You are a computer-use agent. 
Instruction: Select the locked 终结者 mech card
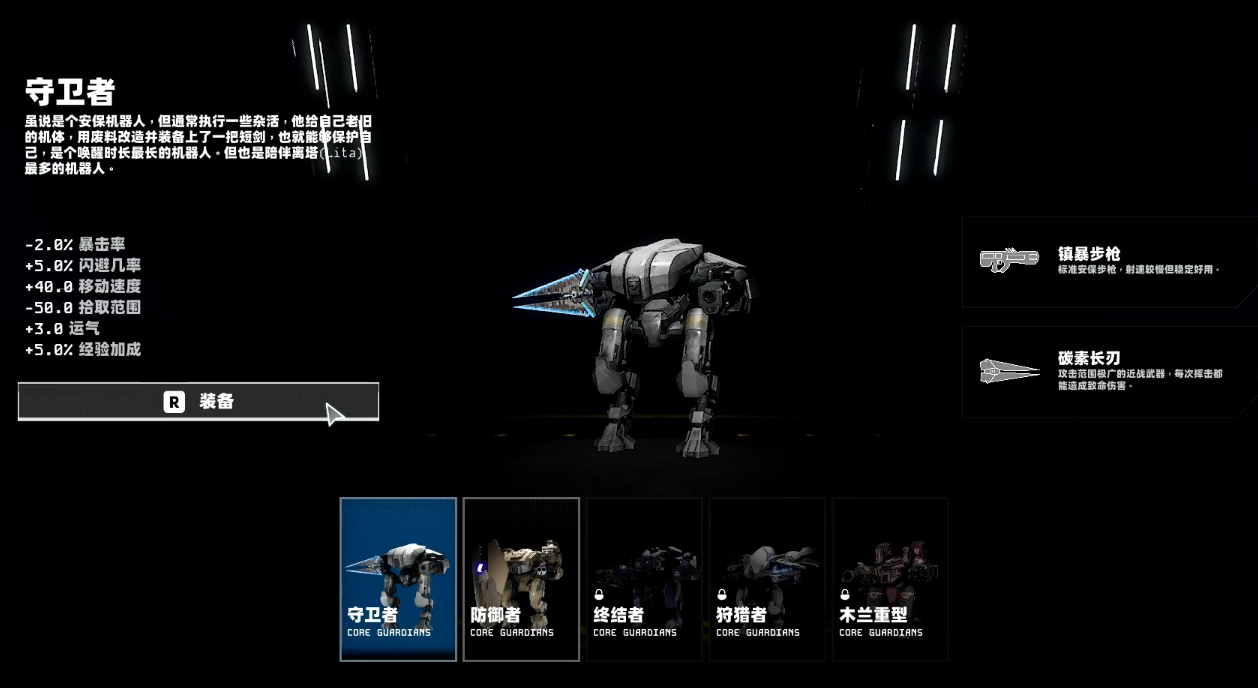[644, 579]
